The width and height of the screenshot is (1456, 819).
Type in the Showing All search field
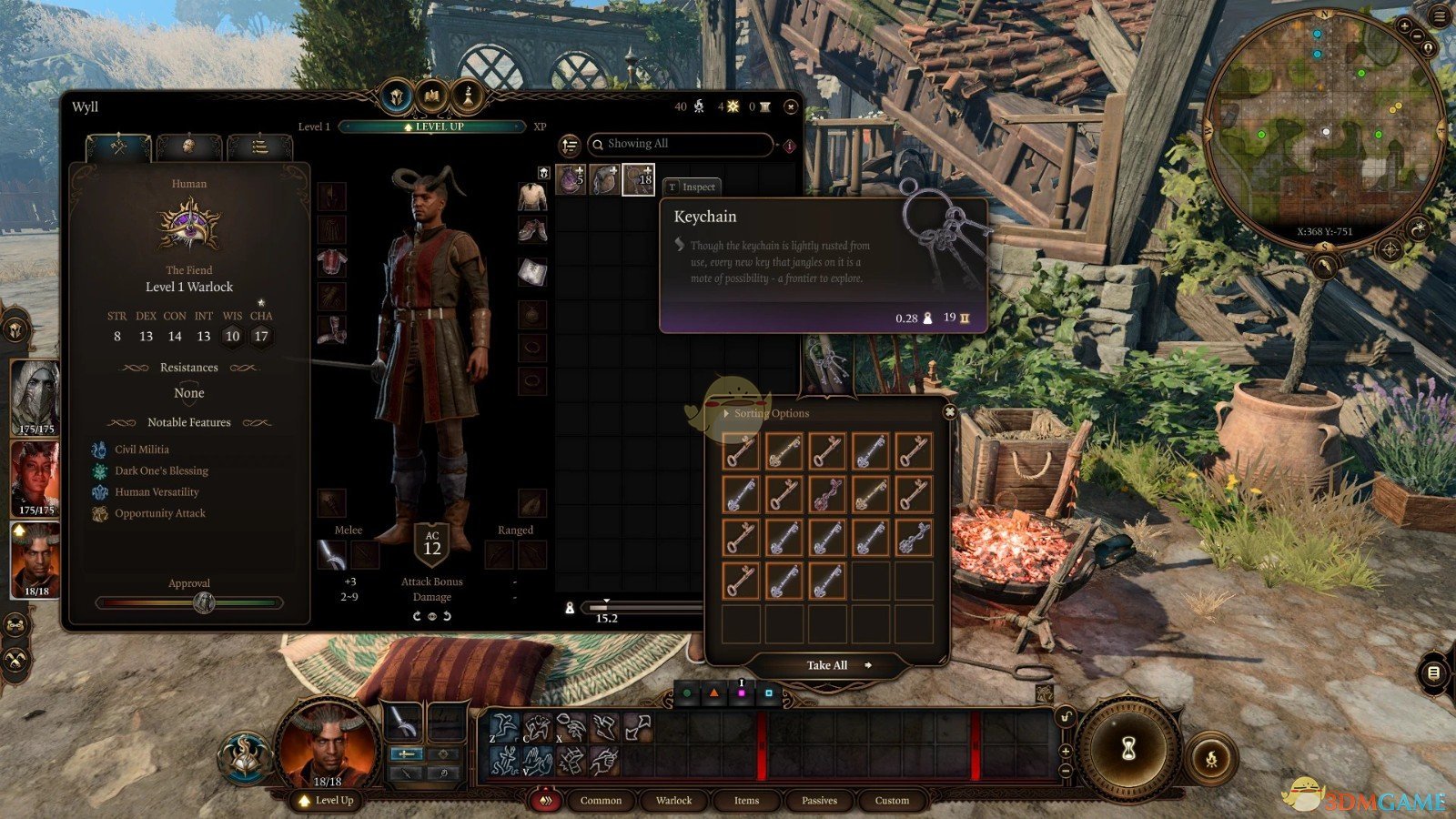682,144
